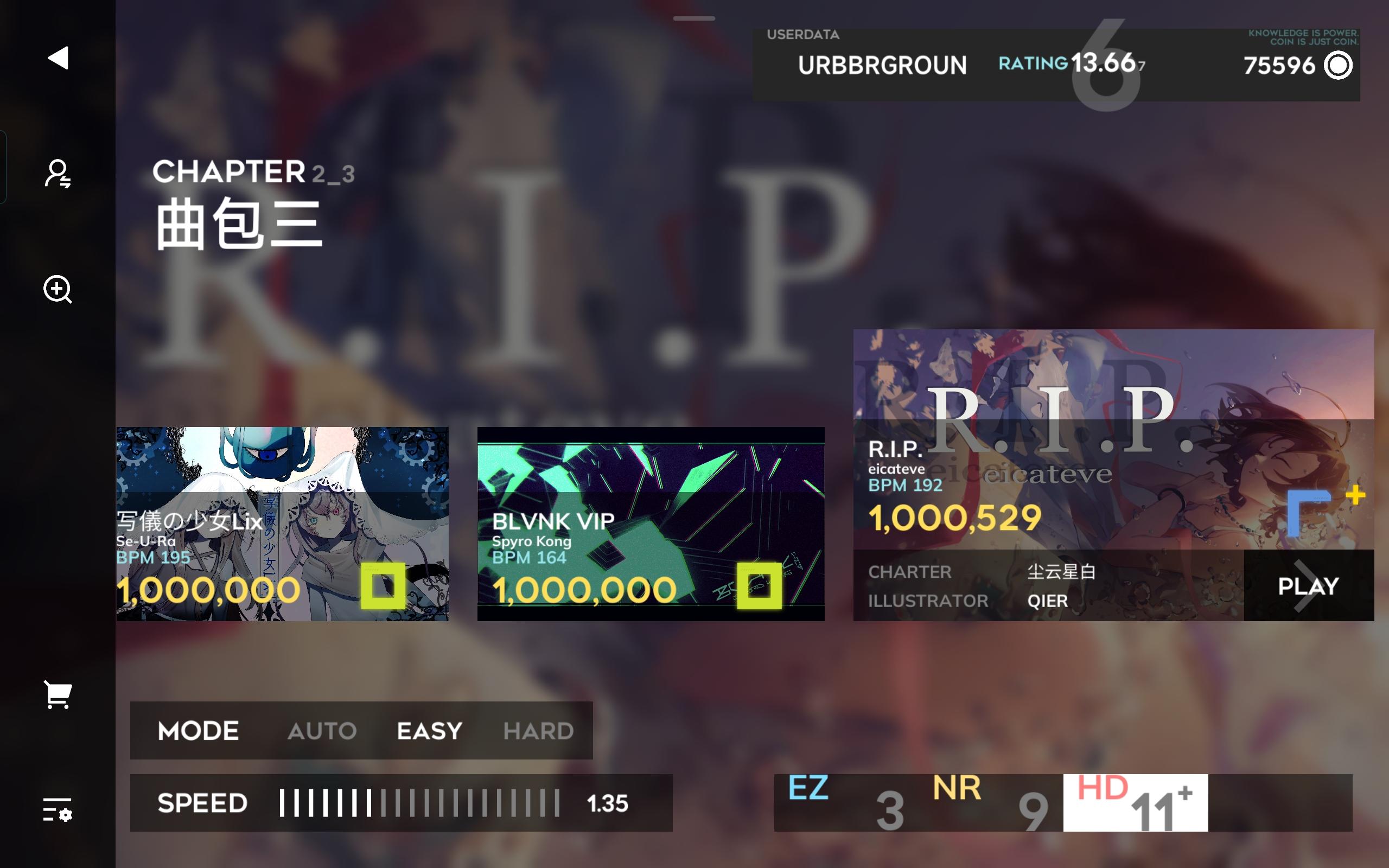Viewport: 1389px width, 868px height.
Task: Click the yellow clear badge on BLVNK VIP
Action: click(x=763, y=586)
